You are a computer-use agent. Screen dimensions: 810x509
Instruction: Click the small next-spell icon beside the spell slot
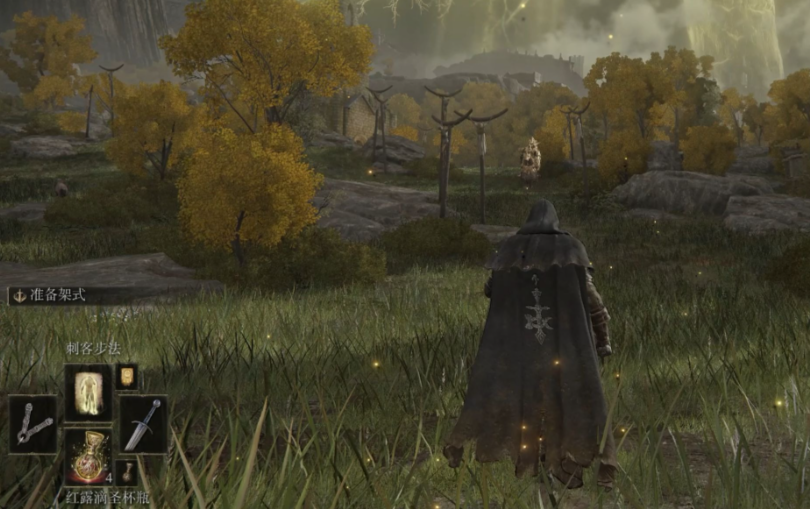(126, 376)
